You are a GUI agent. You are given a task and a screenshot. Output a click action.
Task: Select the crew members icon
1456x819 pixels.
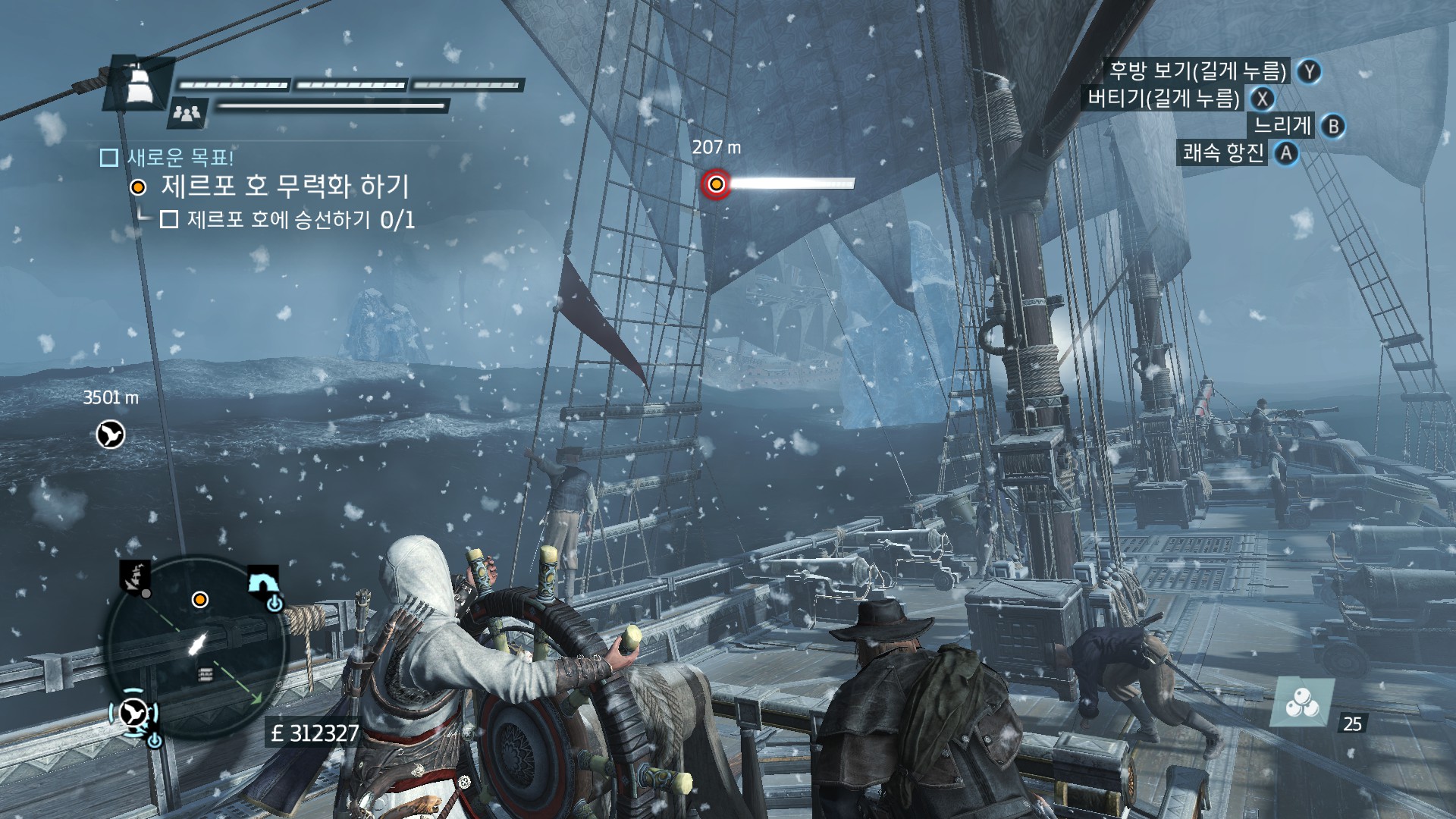[187, 114]
